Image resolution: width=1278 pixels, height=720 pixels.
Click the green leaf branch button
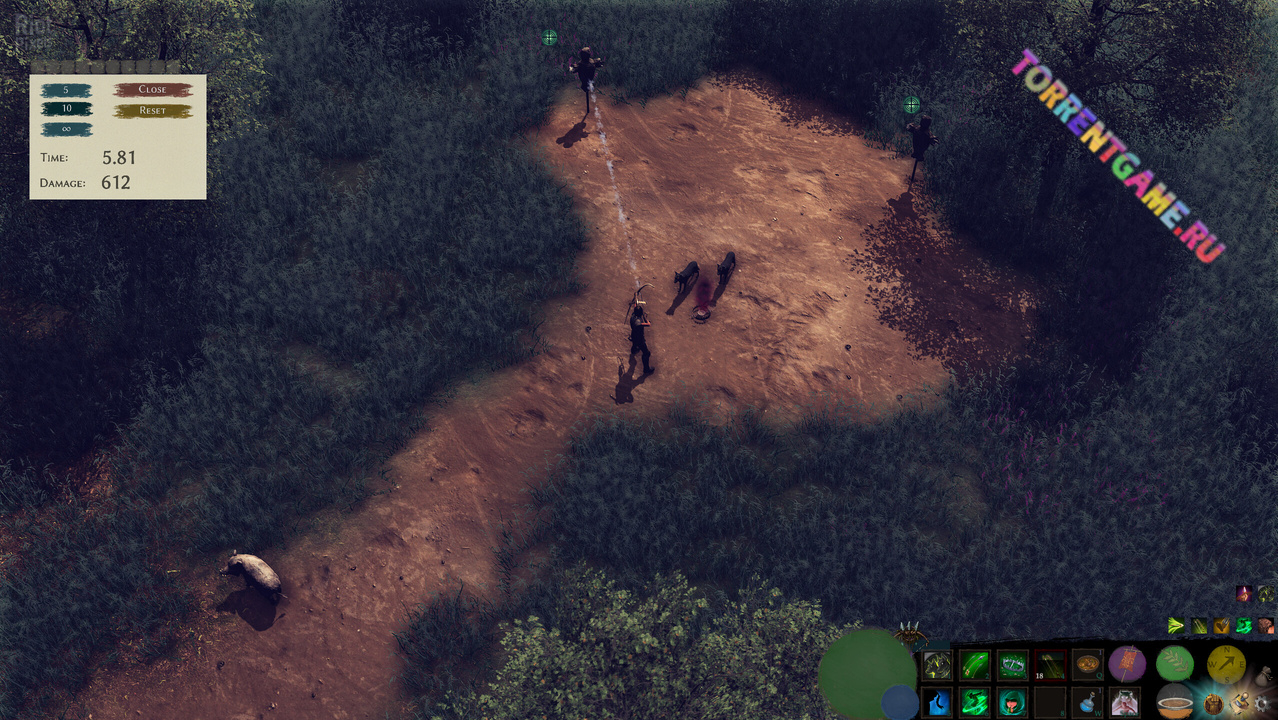1175,663
